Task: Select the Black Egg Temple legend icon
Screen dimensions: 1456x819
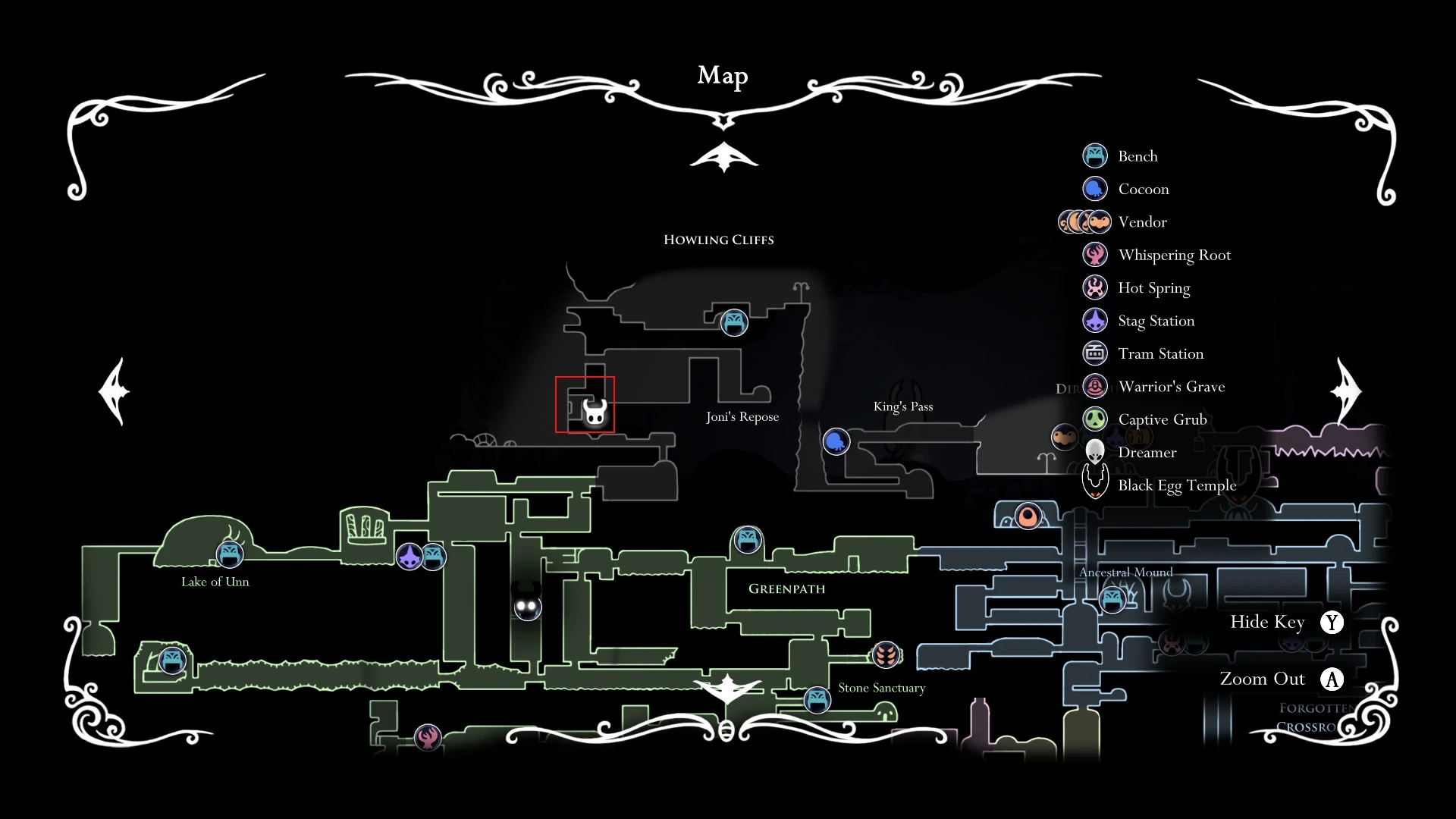Action: click(1095, 483)
